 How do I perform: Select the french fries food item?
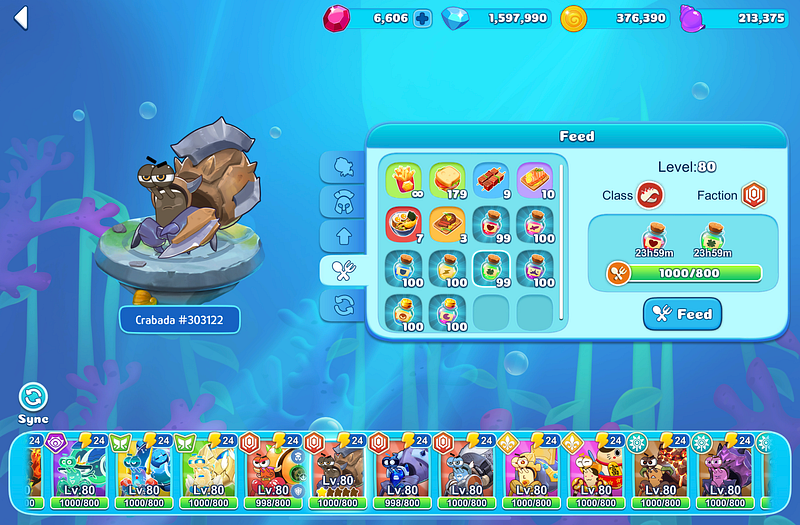click(x=403, y=180)
